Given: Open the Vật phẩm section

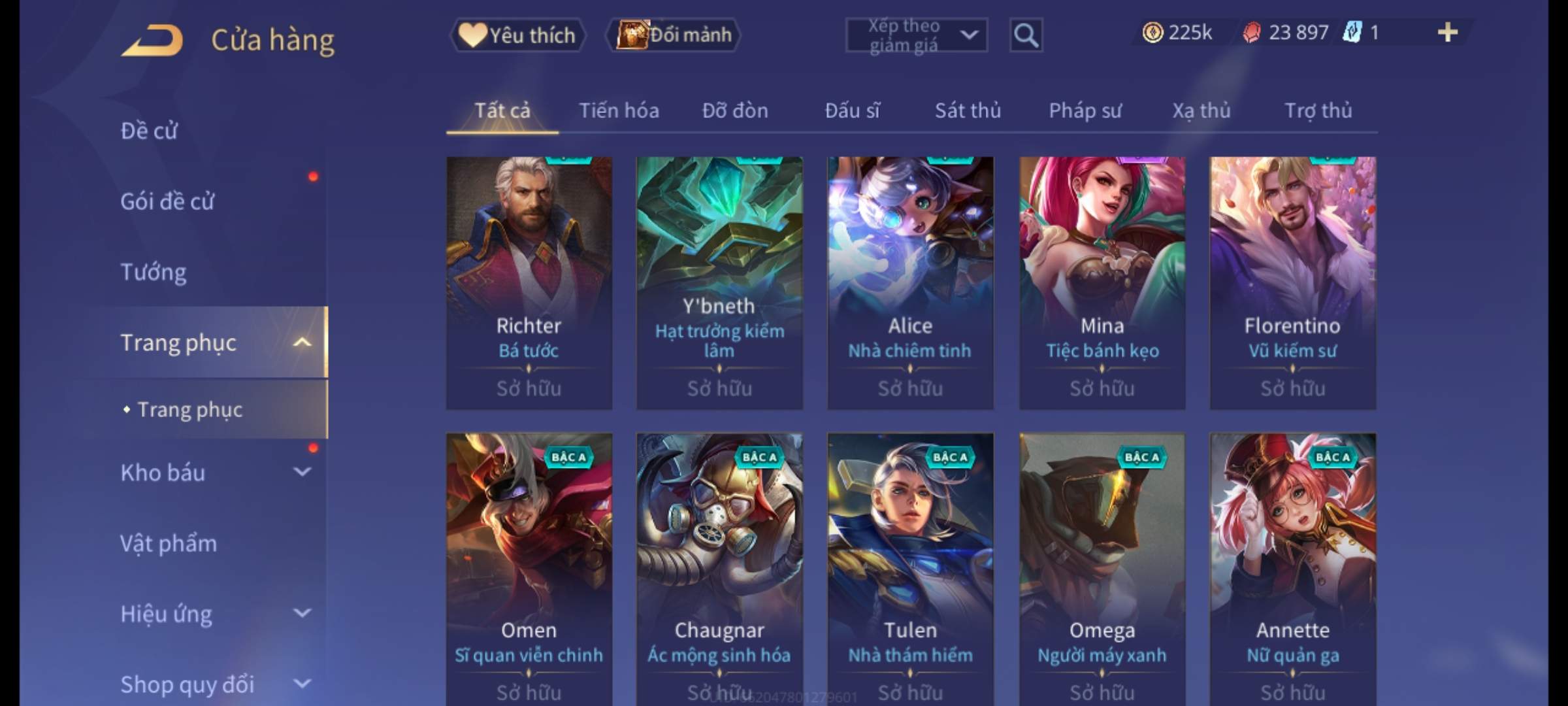Looking at the screenshot, I should [x=169, y=543].
